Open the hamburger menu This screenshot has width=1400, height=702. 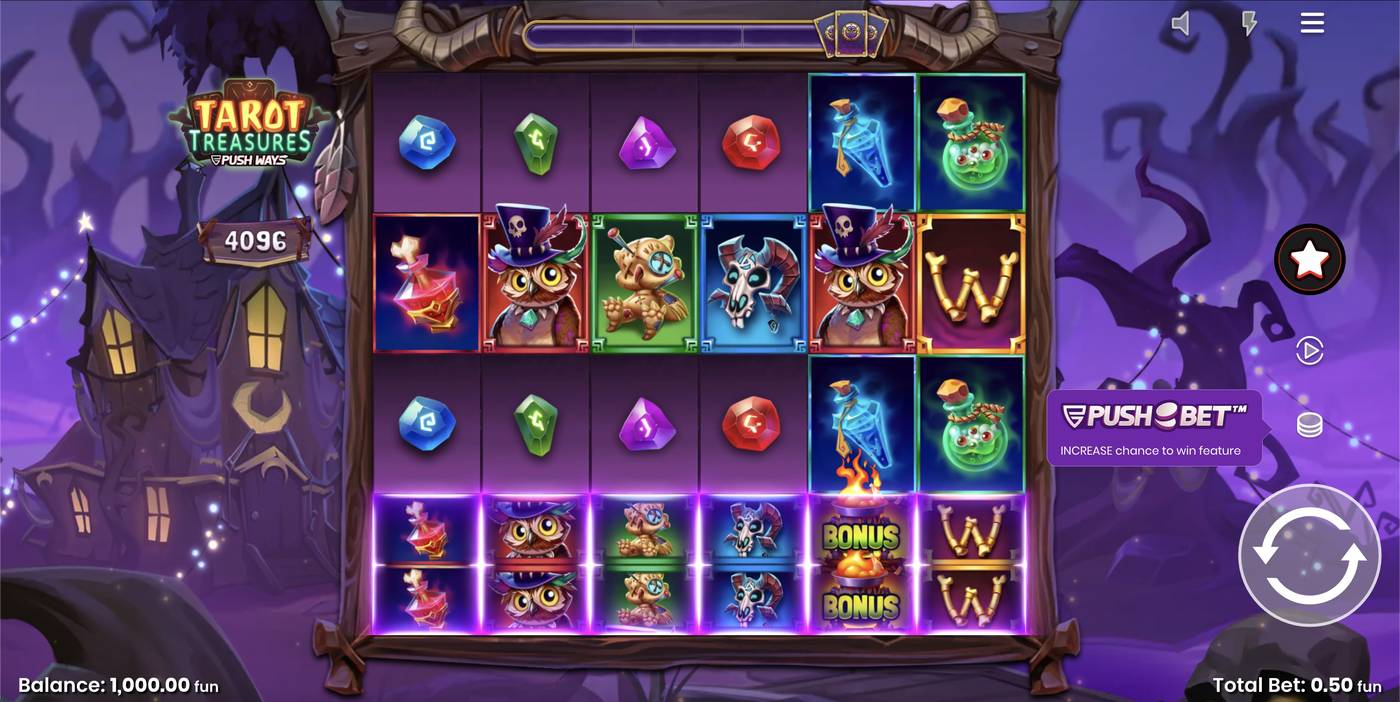(1312, 23)
